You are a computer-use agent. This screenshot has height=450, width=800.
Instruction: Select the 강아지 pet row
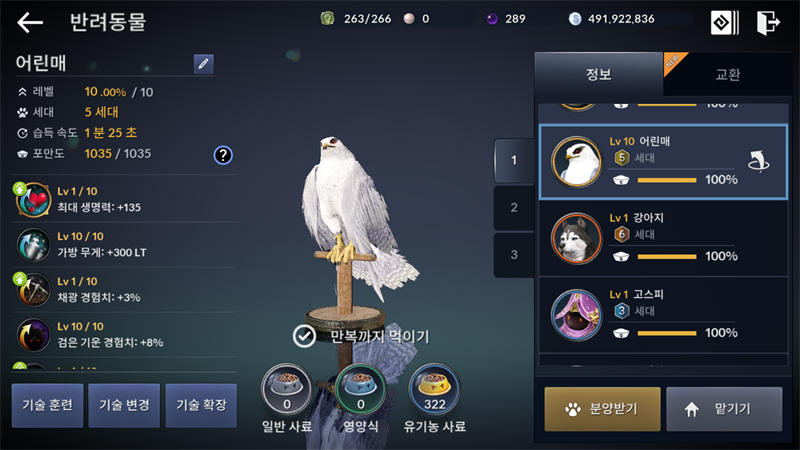(661, 237)
